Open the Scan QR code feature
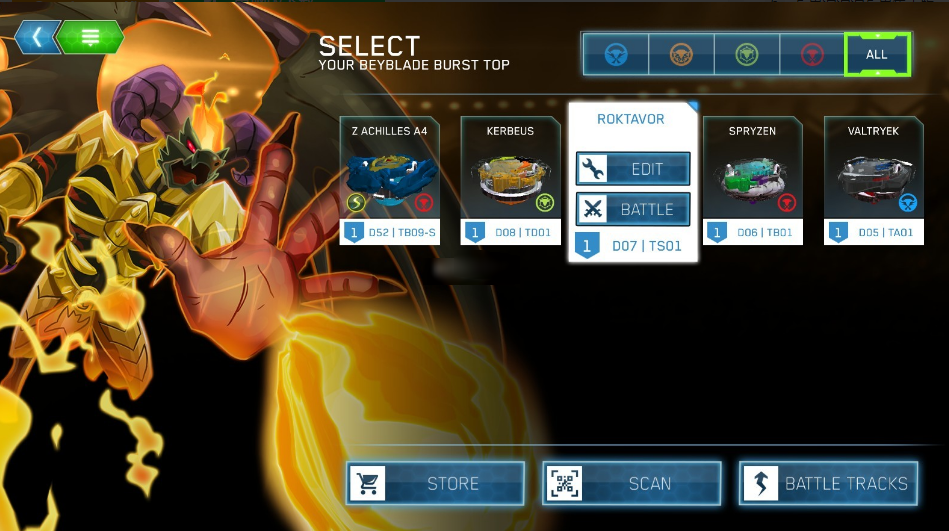The width and height of the screenshot is (949, 531). (x=632, y=484)
